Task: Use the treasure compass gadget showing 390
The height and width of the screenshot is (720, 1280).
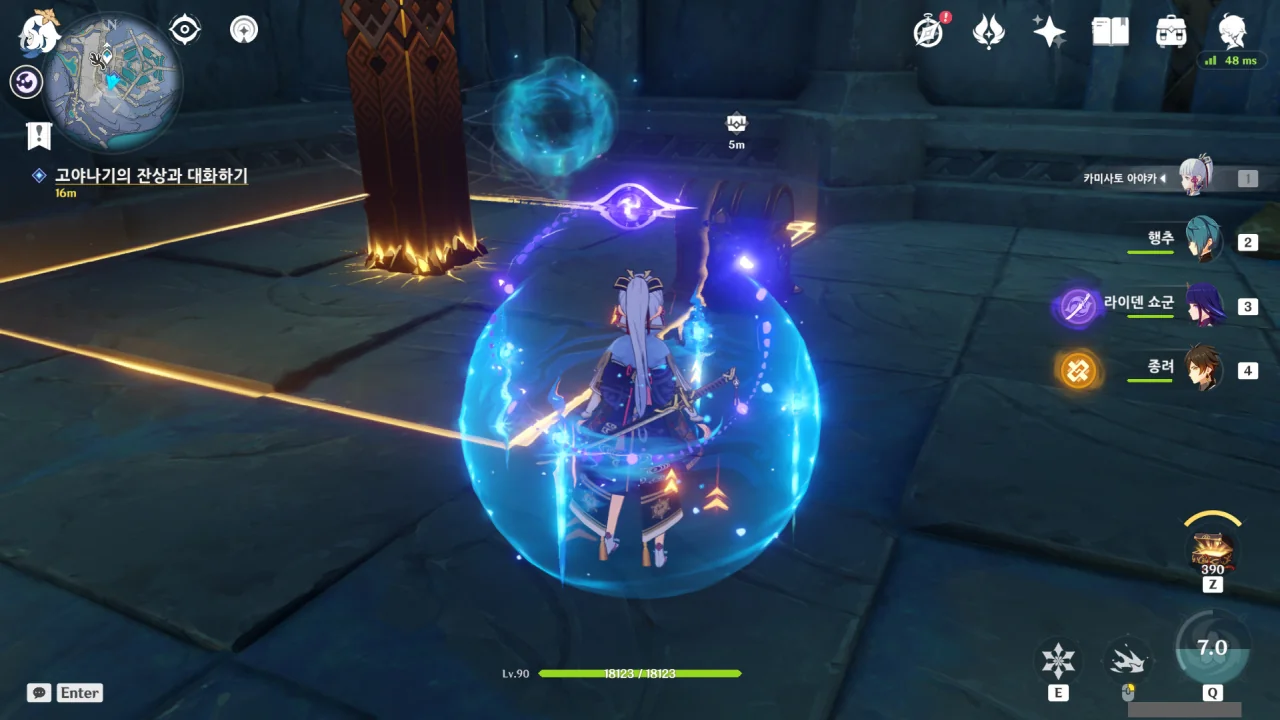Action: tap(1212, 550)
